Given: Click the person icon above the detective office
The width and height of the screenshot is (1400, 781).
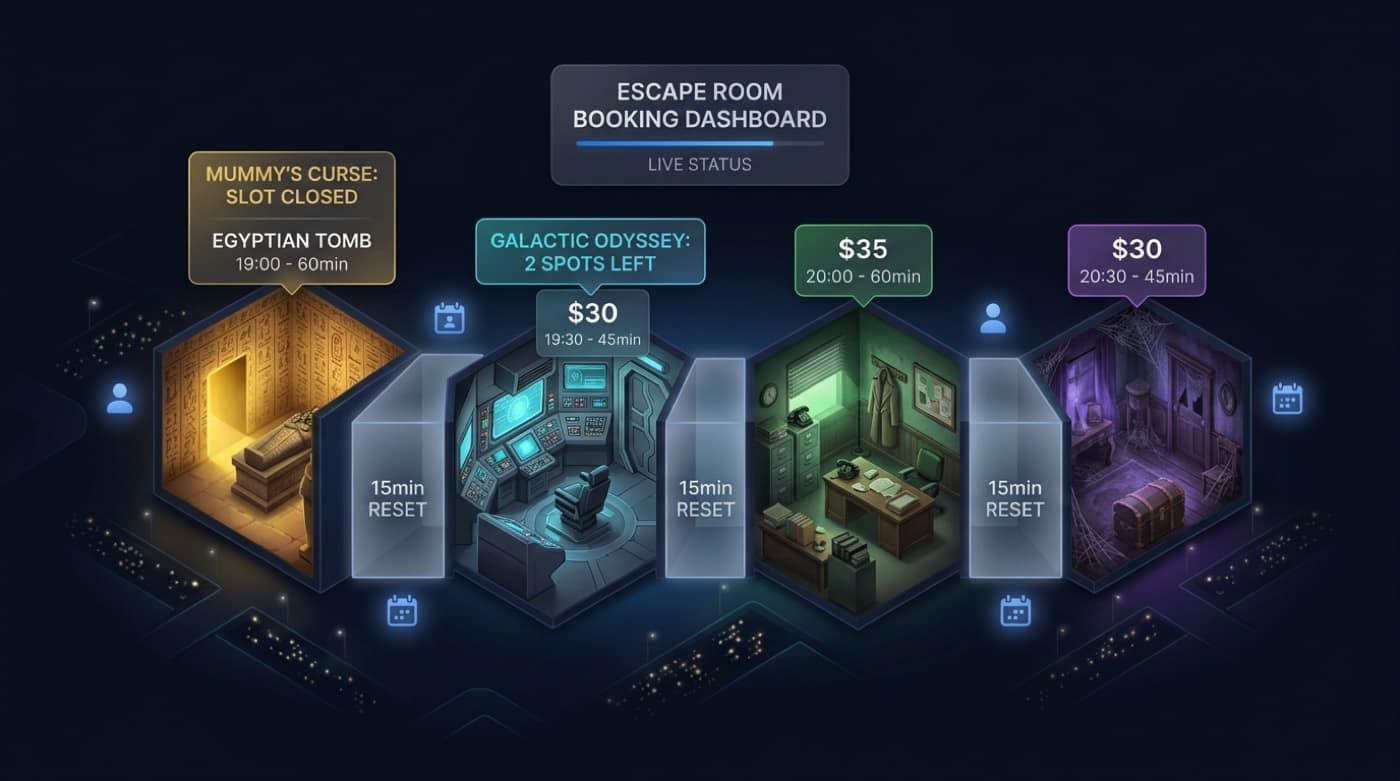Looking at the screenshot, I should coord(993,319).
